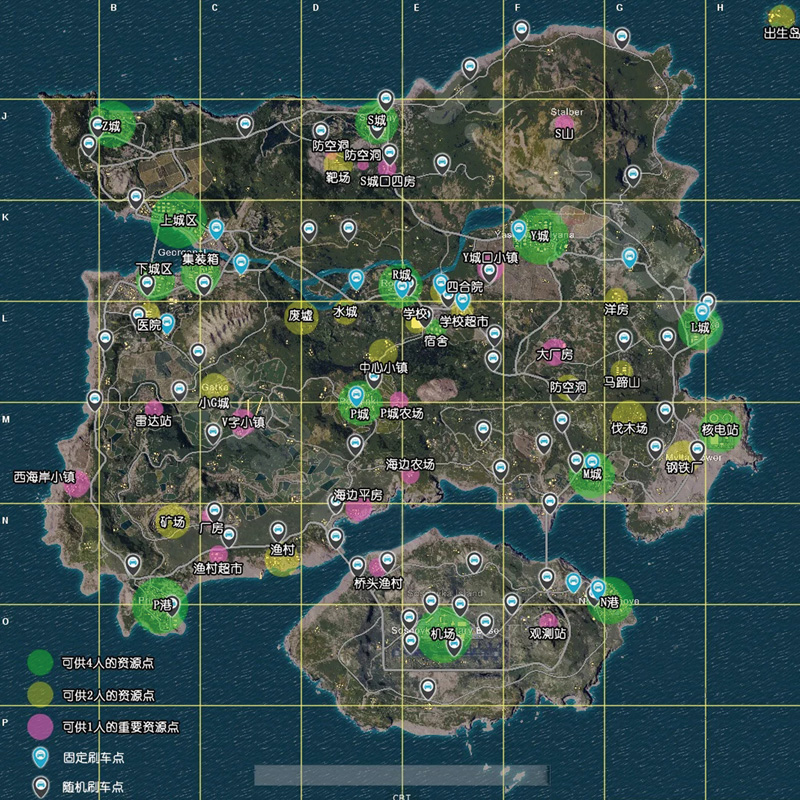Click the 西海岸小镇 pink marker
The image size is (800, 800).
point(77,482)
